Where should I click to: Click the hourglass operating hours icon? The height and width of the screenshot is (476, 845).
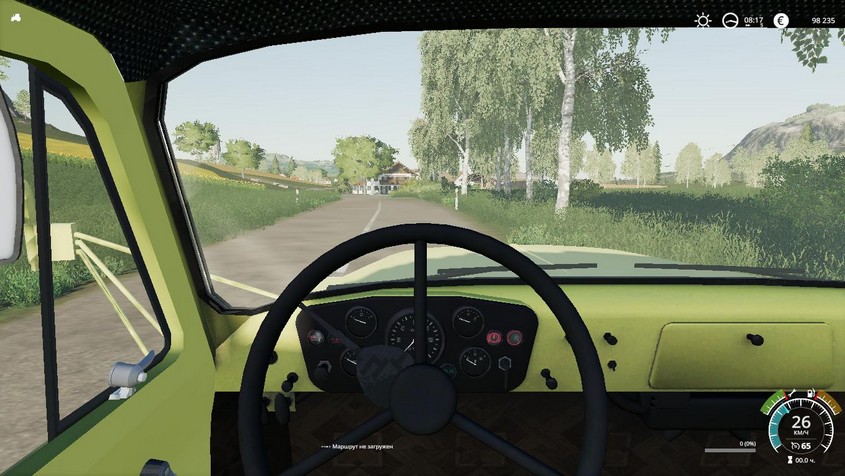pyautogui.click(x=790, y=462)
